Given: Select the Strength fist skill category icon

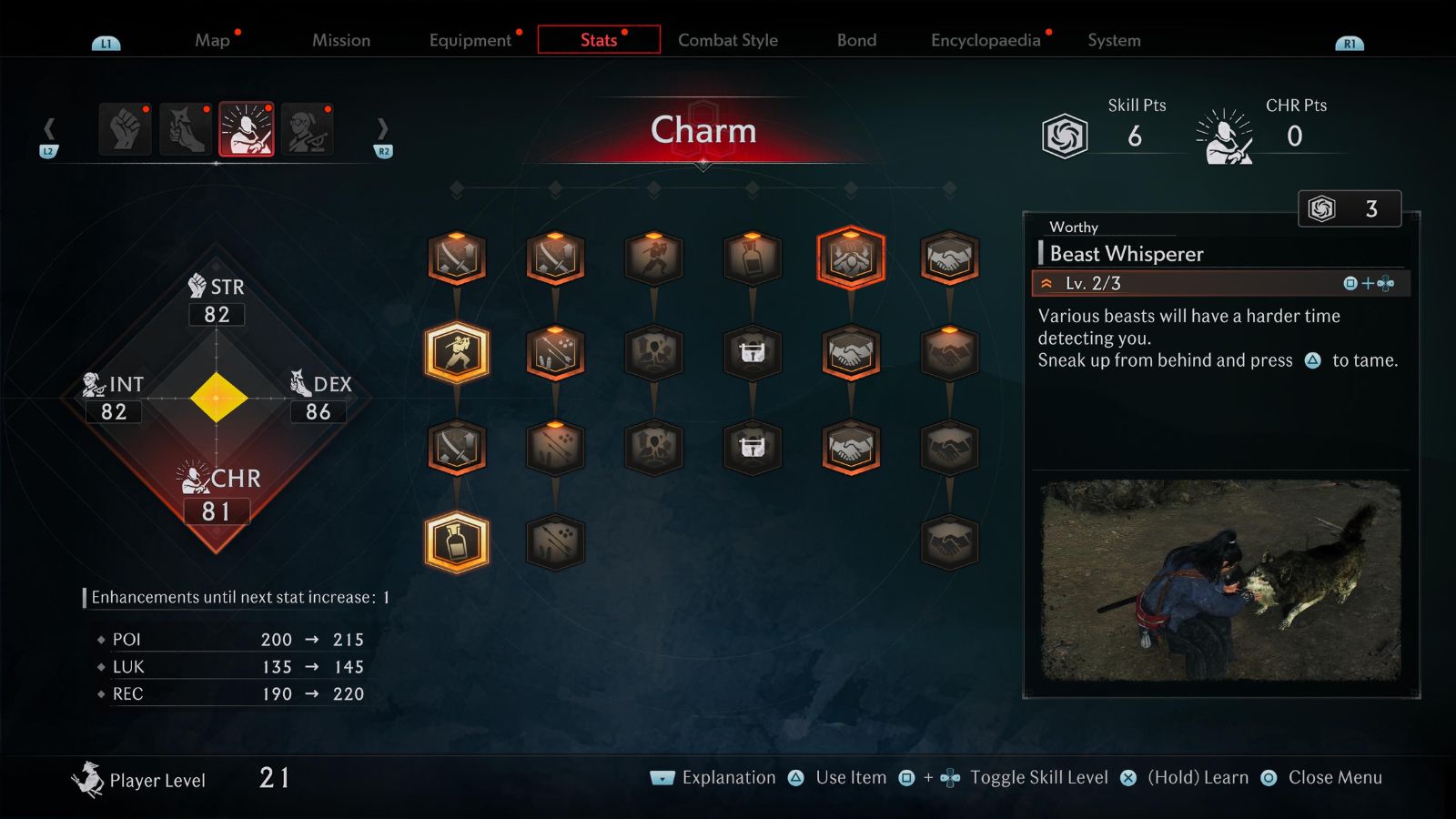Looking at the screenshot, I should click(124, 129).
